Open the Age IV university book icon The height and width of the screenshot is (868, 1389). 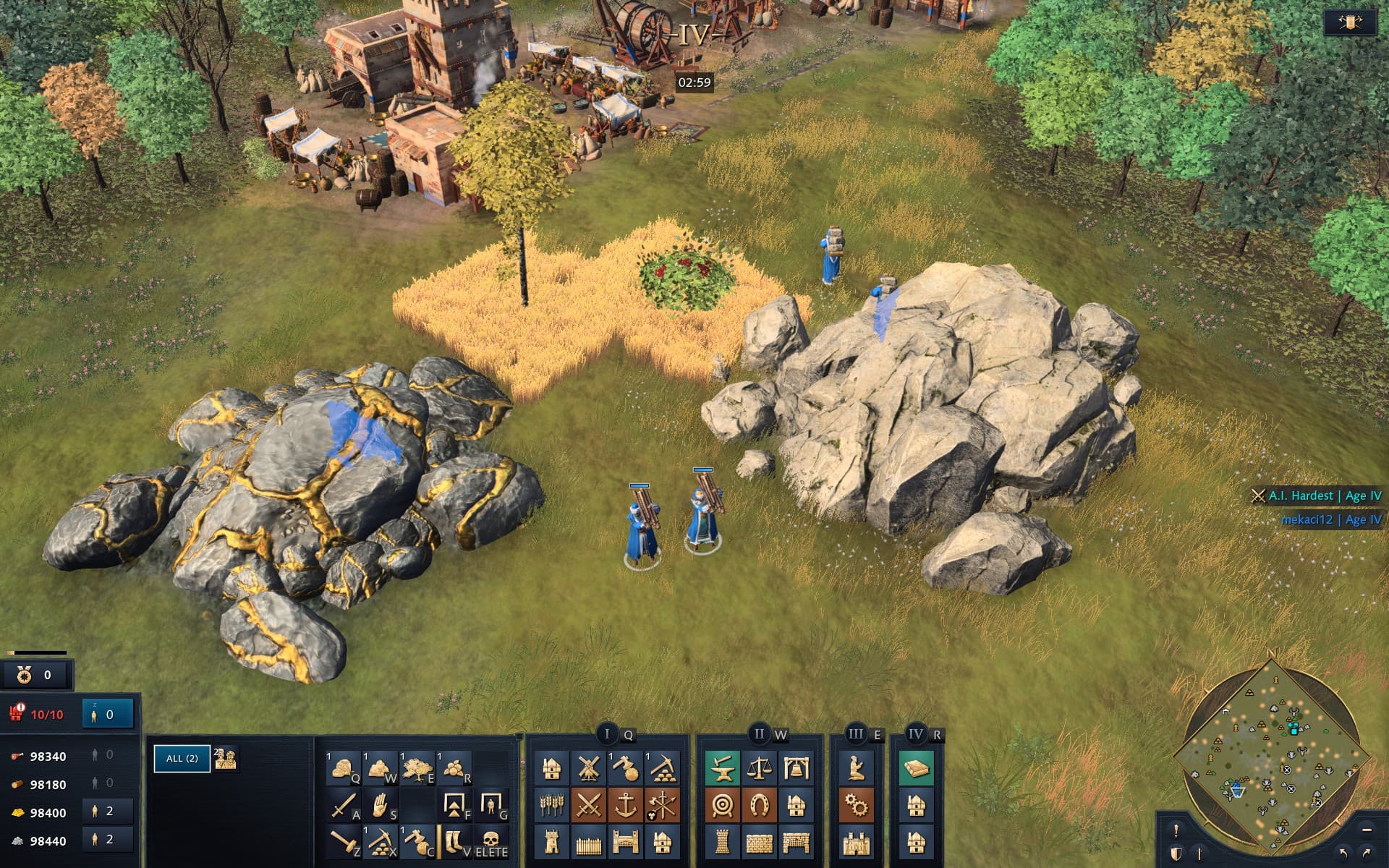pos(916,768)
